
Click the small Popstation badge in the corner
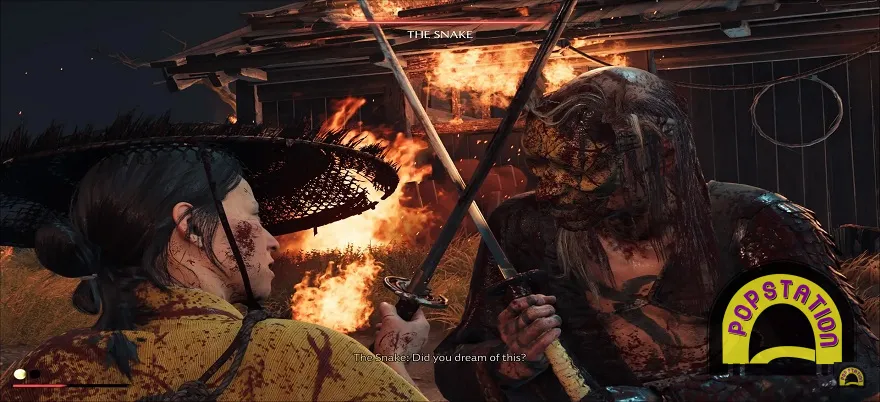click(x=852, y=378)
